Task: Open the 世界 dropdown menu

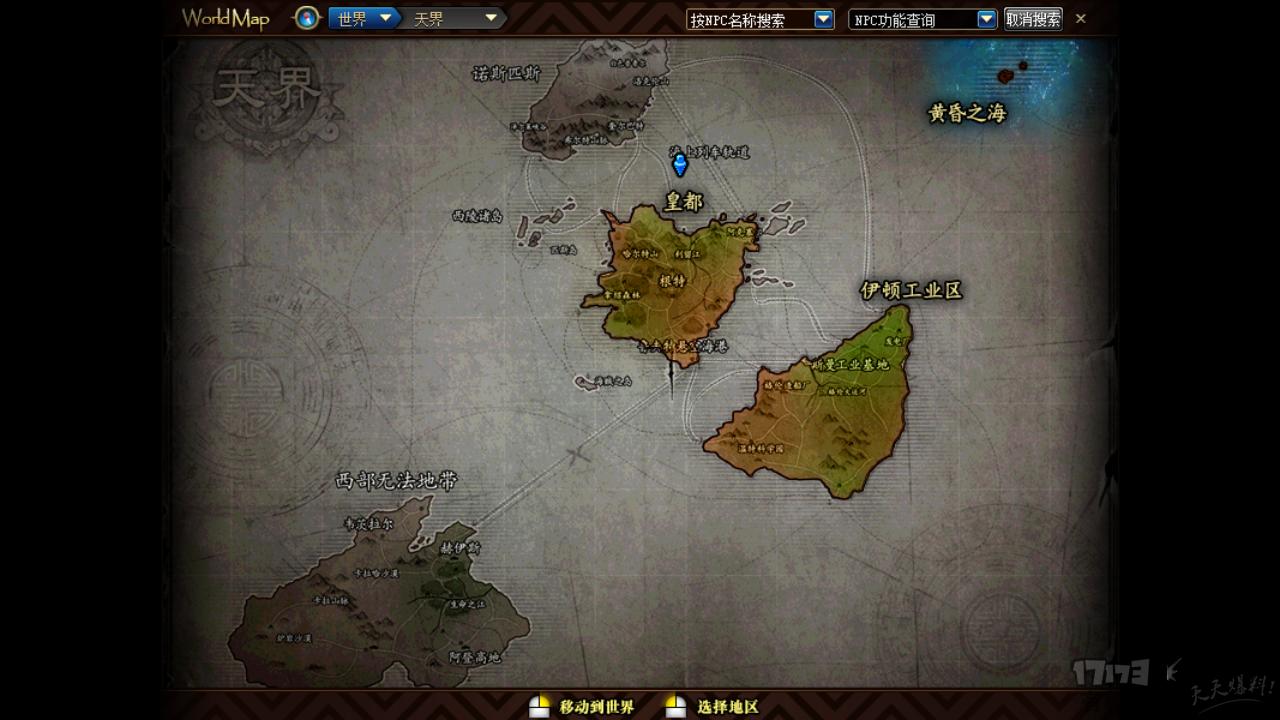Action: 363,17
